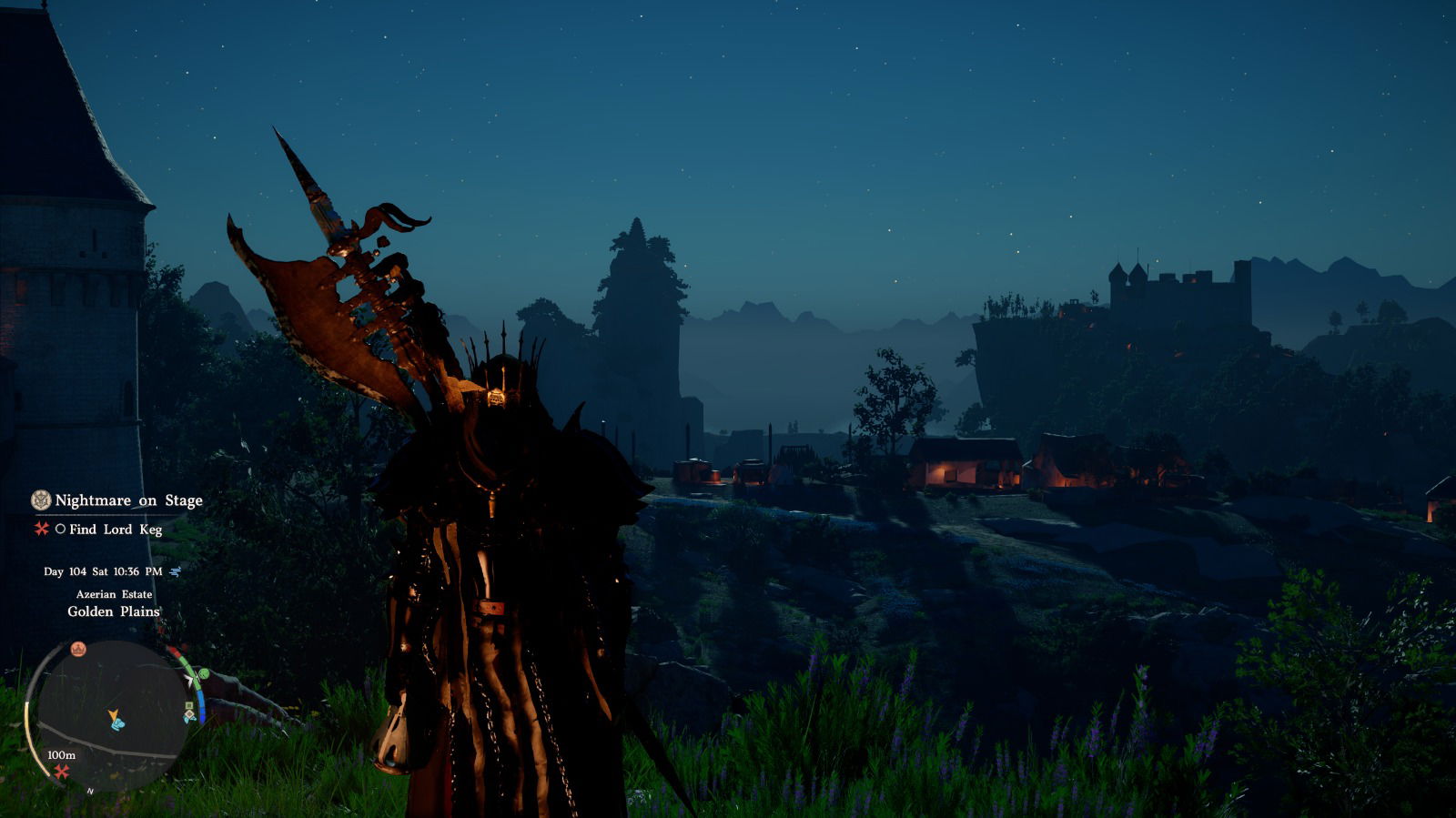The image size is (1456, 818).
Task: Click the quest emblem beside Nightmare on Stage
Action: tap(41, 500)
